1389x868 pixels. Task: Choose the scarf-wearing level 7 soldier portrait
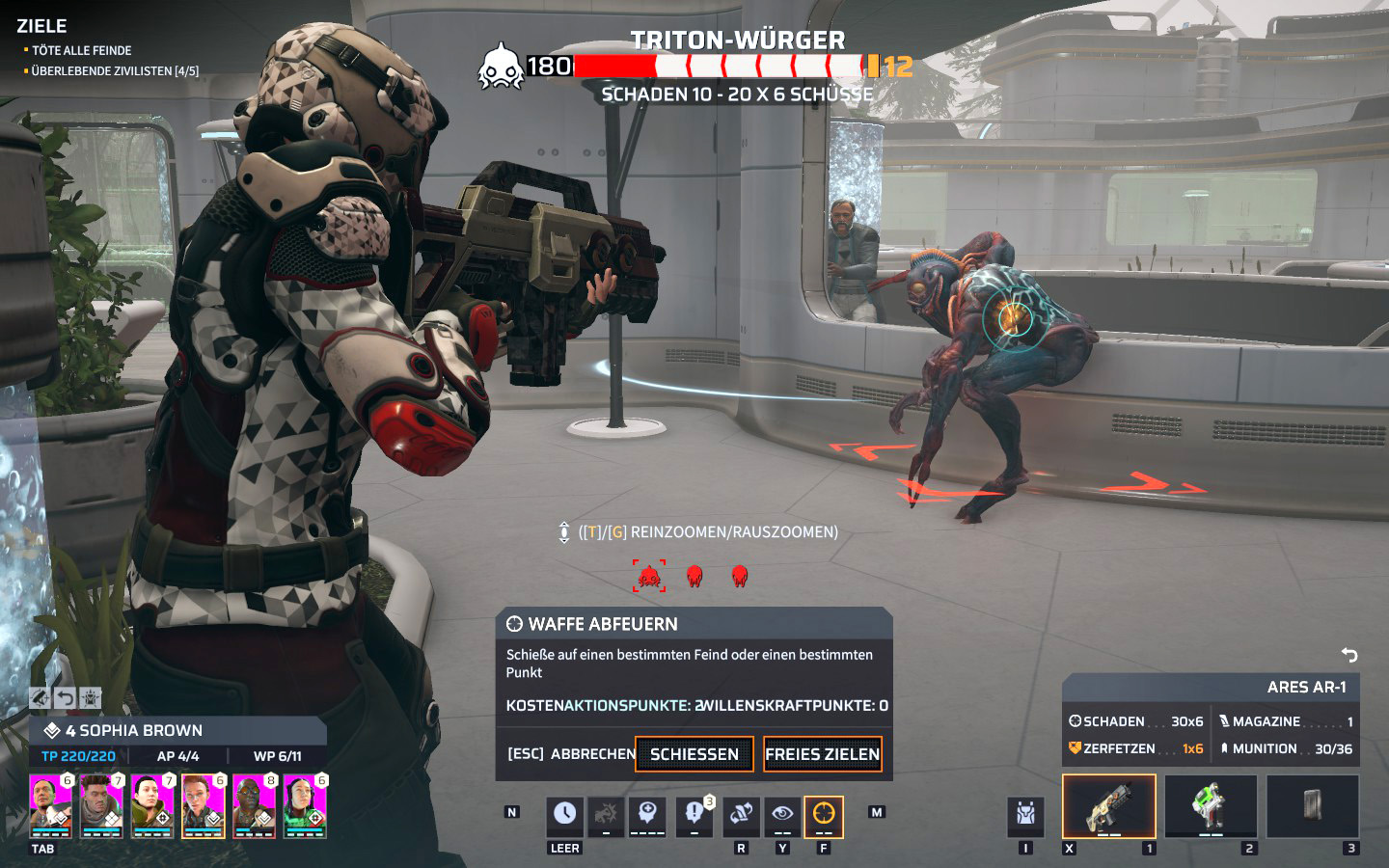tap(101, 806)
